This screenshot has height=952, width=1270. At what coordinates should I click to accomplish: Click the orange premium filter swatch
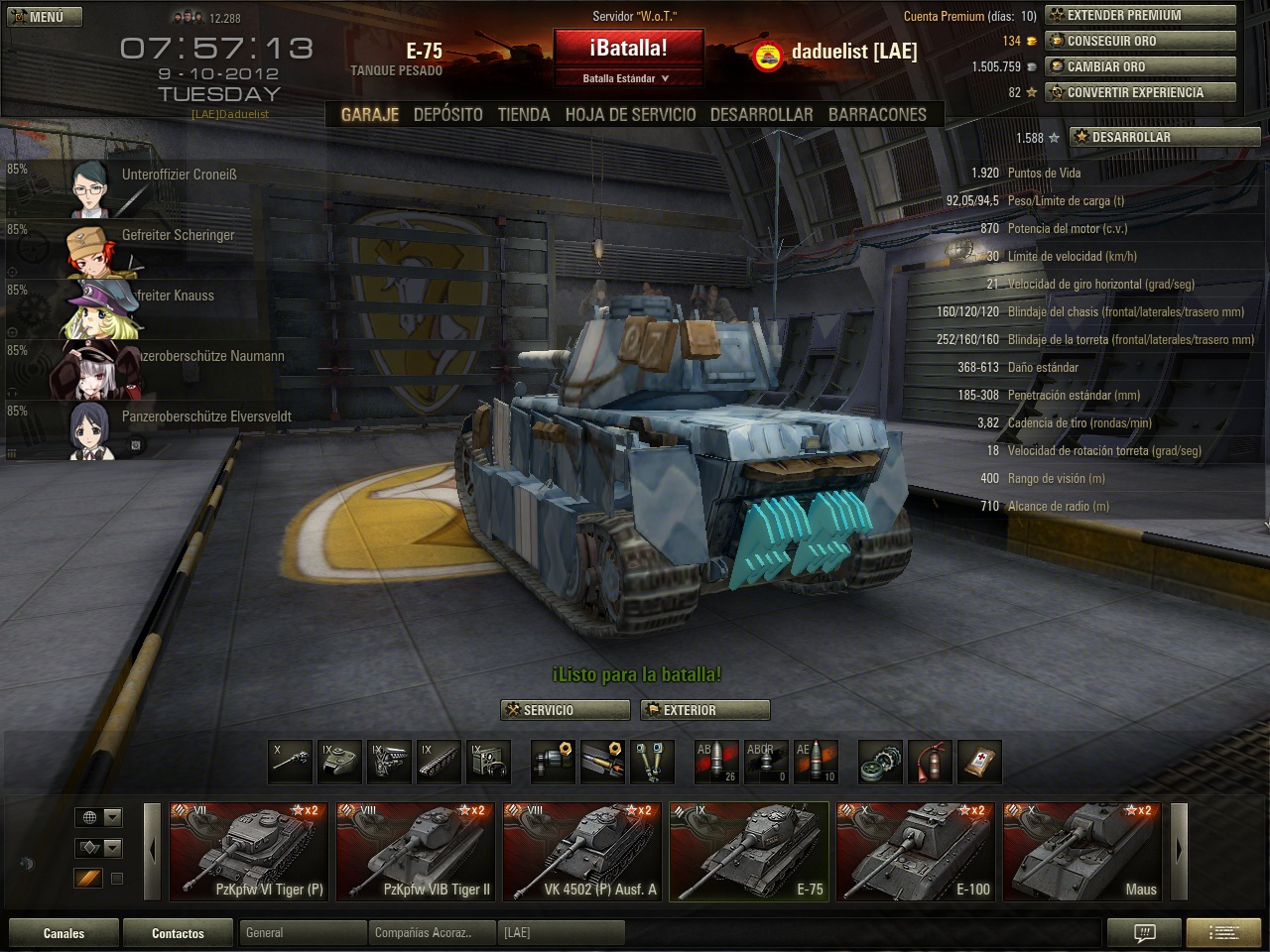[x=87, y=879]
